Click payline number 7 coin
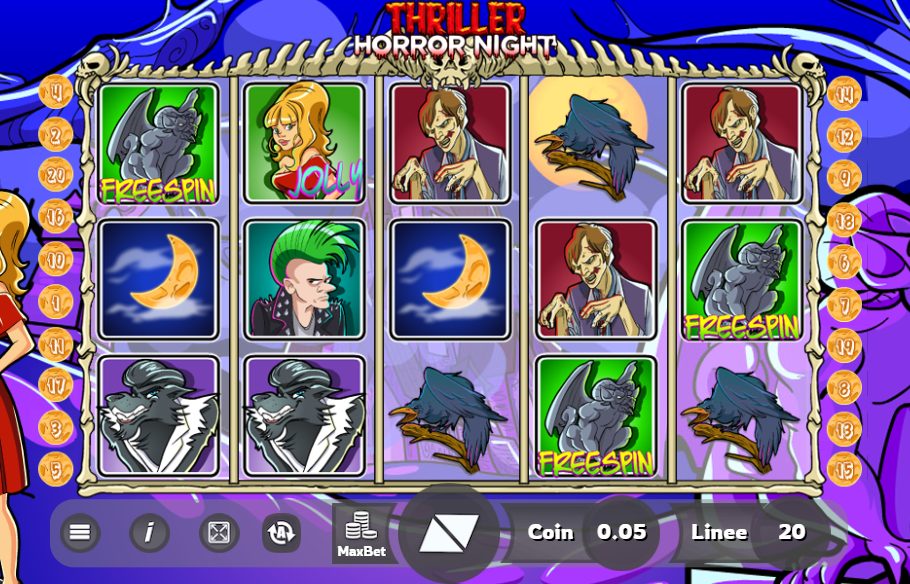 845,302
